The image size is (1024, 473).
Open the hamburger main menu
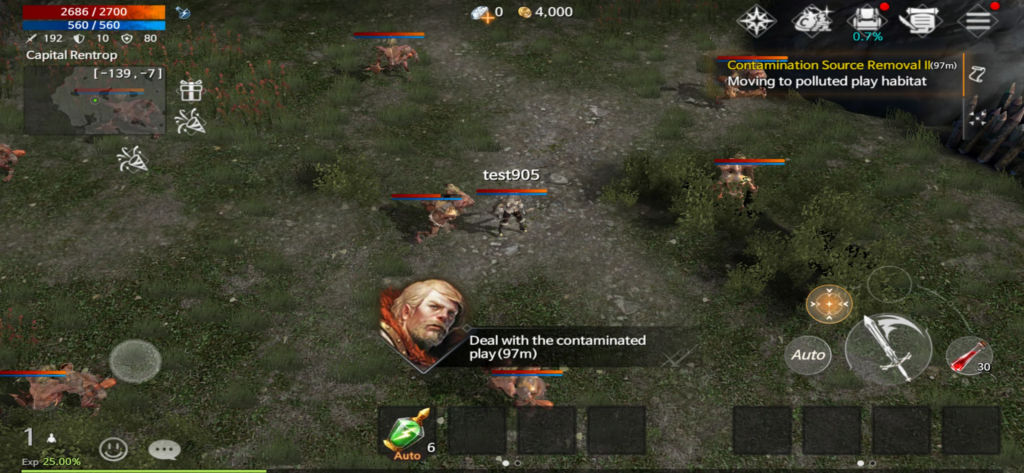pos(976,19)
